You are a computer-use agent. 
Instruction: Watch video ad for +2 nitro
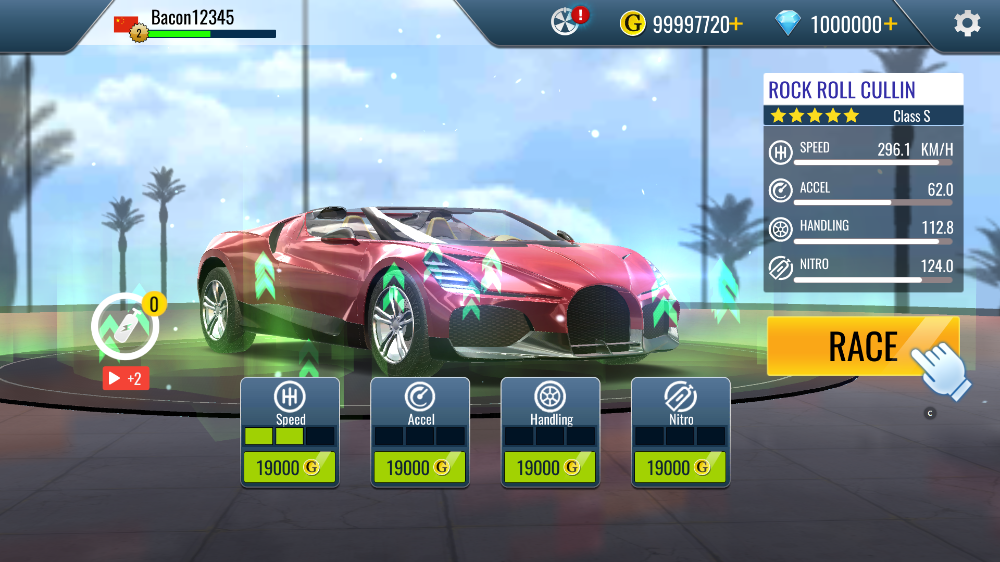[x=126, y=378]
